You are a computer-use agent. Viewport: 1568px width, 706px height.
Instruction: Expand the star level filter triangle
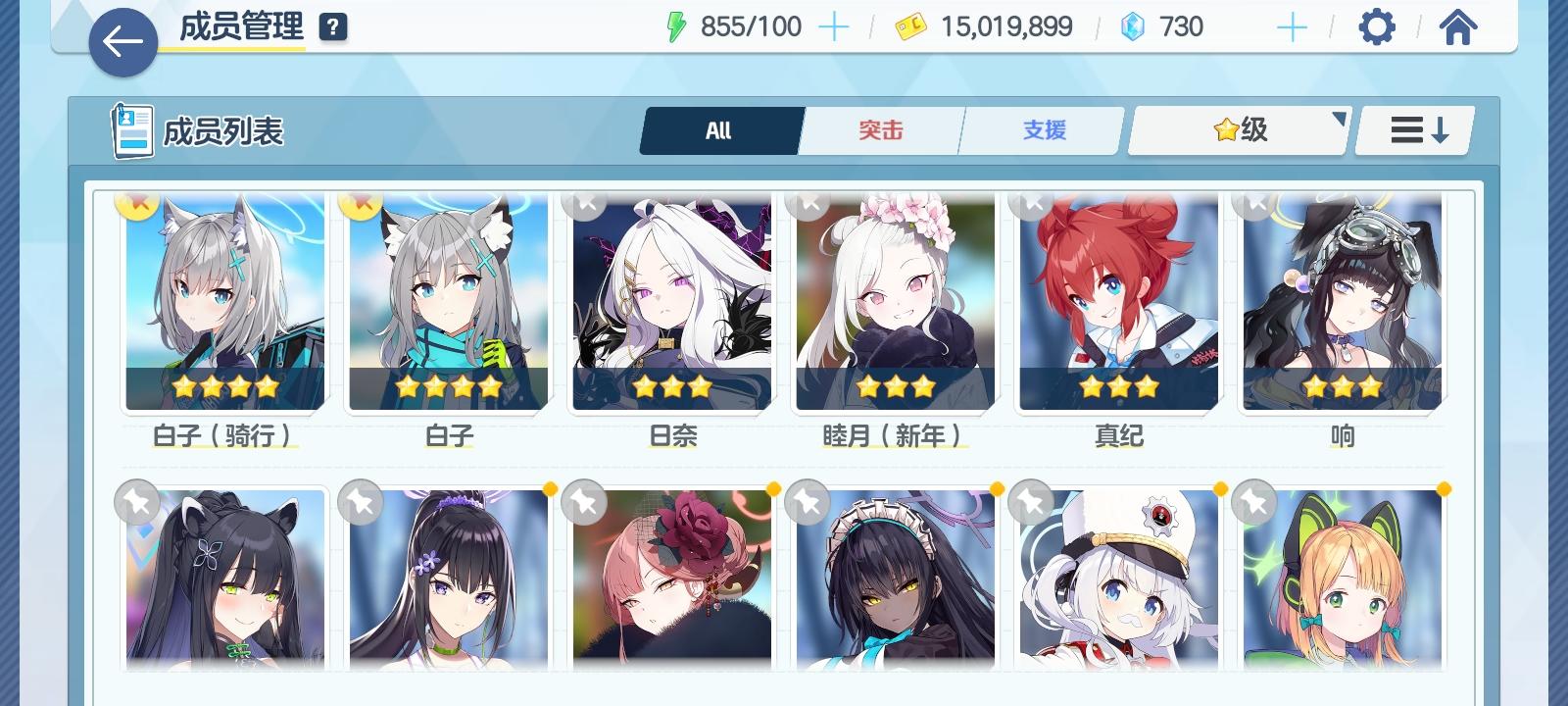1340,117
